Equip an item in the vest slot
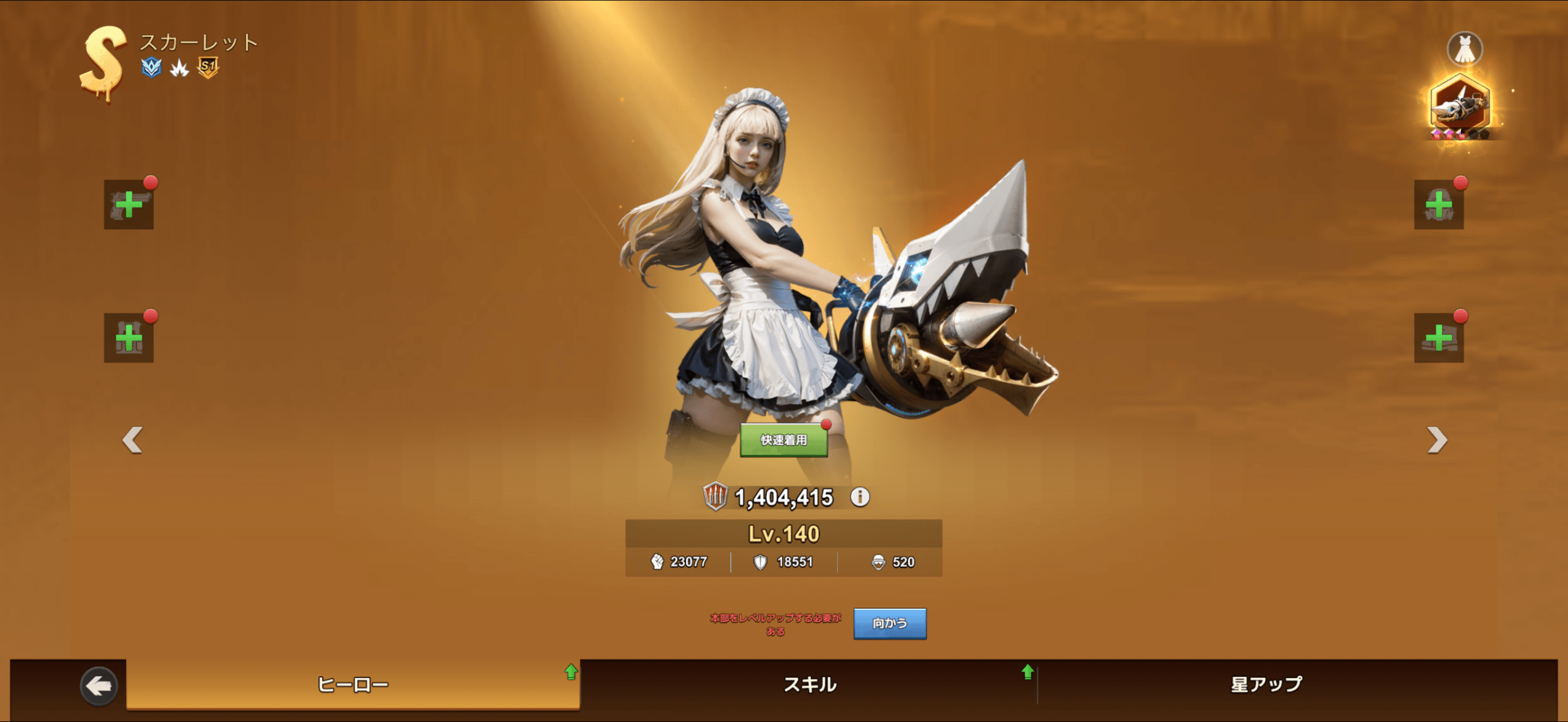Screen dimensions: 1568x722 click(129, 338)
